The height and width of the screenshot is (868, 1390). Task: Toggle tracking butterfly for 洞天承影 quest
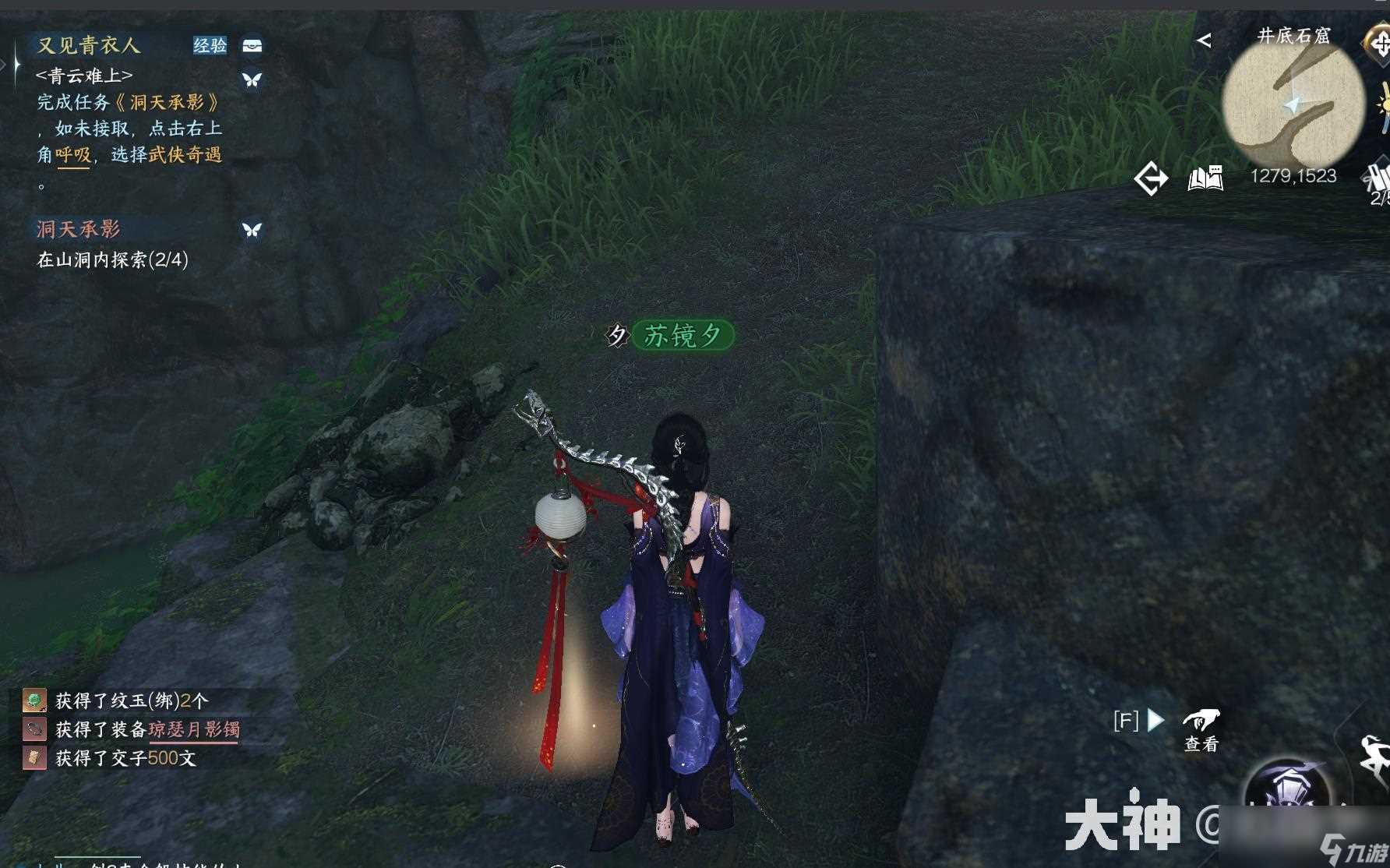[x=251, y=229]
